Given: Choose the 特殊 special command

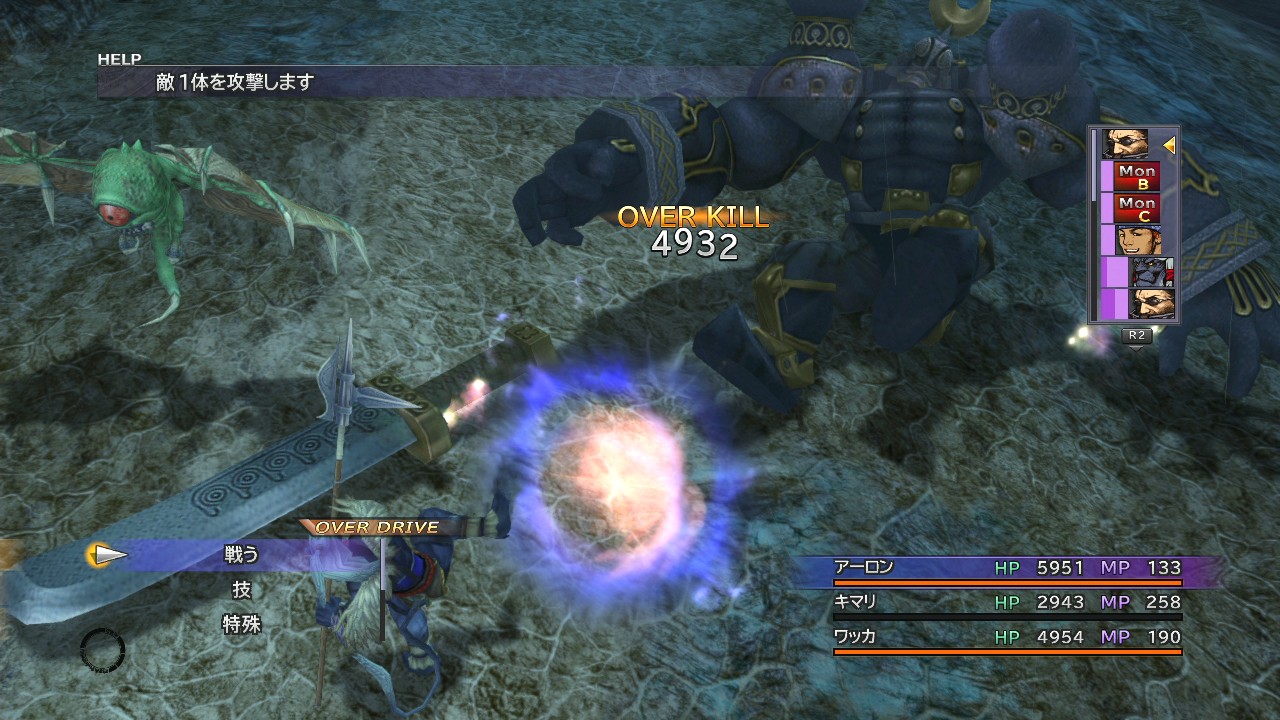Looking at the screenshot, I should (x=241, y=624).
